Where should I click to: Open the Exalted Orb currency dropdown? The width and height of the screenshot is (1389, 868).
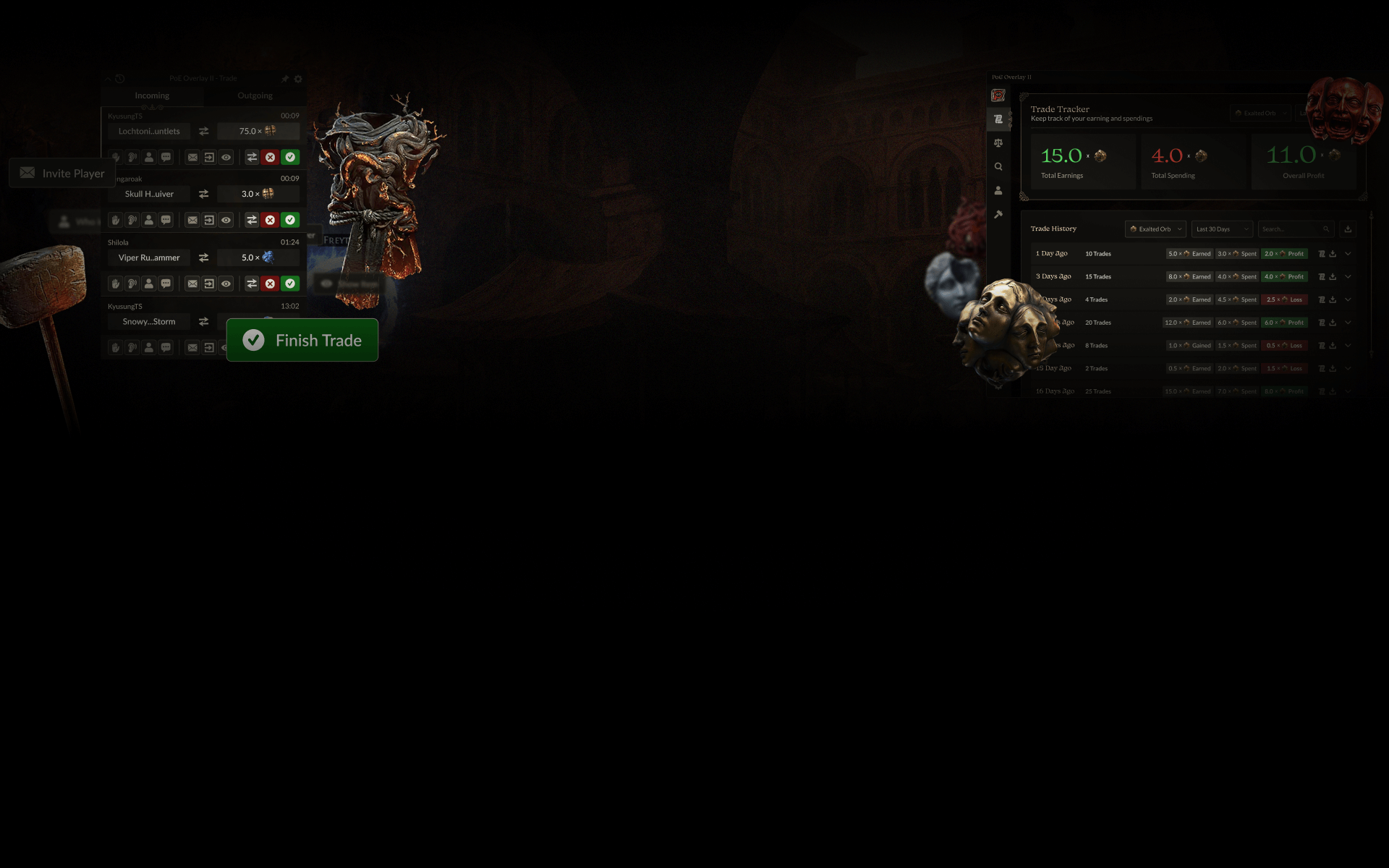pyautogui.click(x=1155, y=229)
